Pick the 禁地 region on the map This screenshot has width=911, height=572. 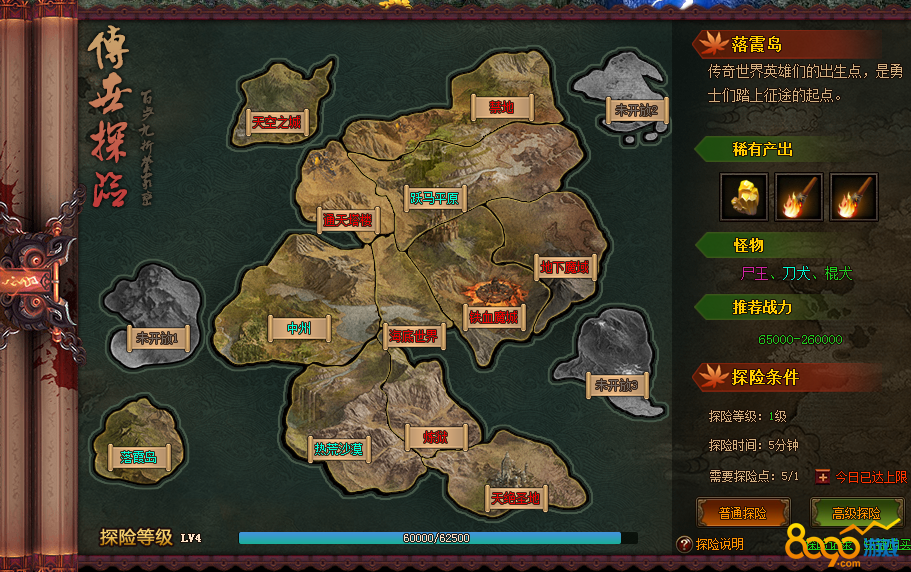[500, 106]
